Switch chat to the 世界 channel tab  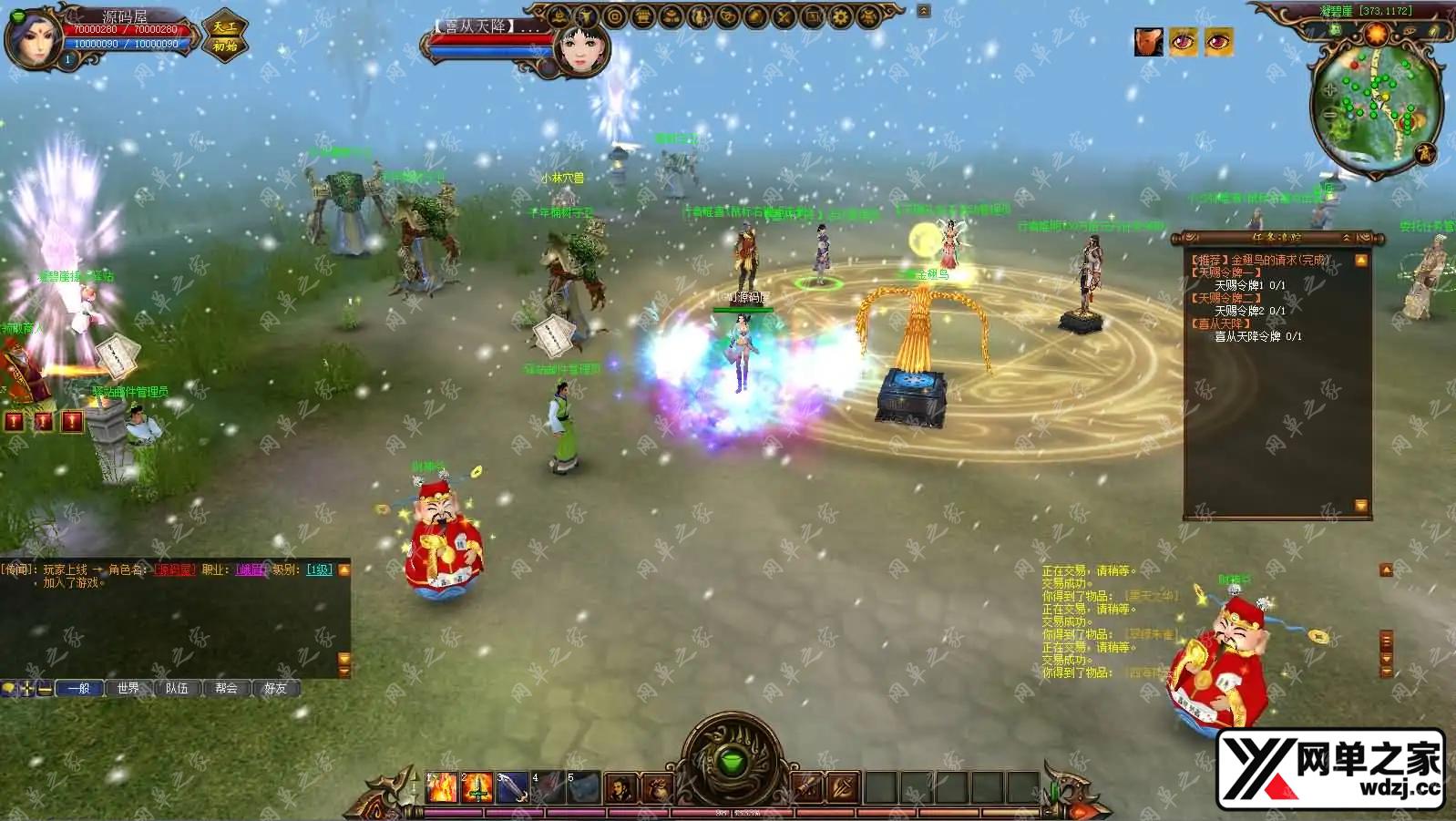point(128,688)
